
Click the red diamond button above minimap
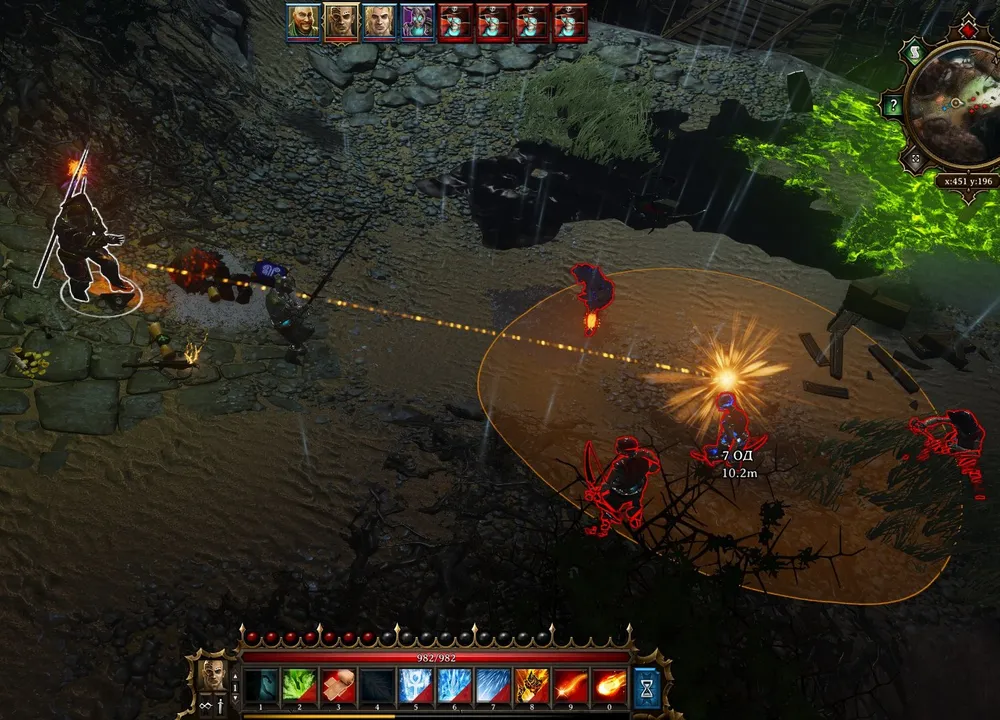968,28
